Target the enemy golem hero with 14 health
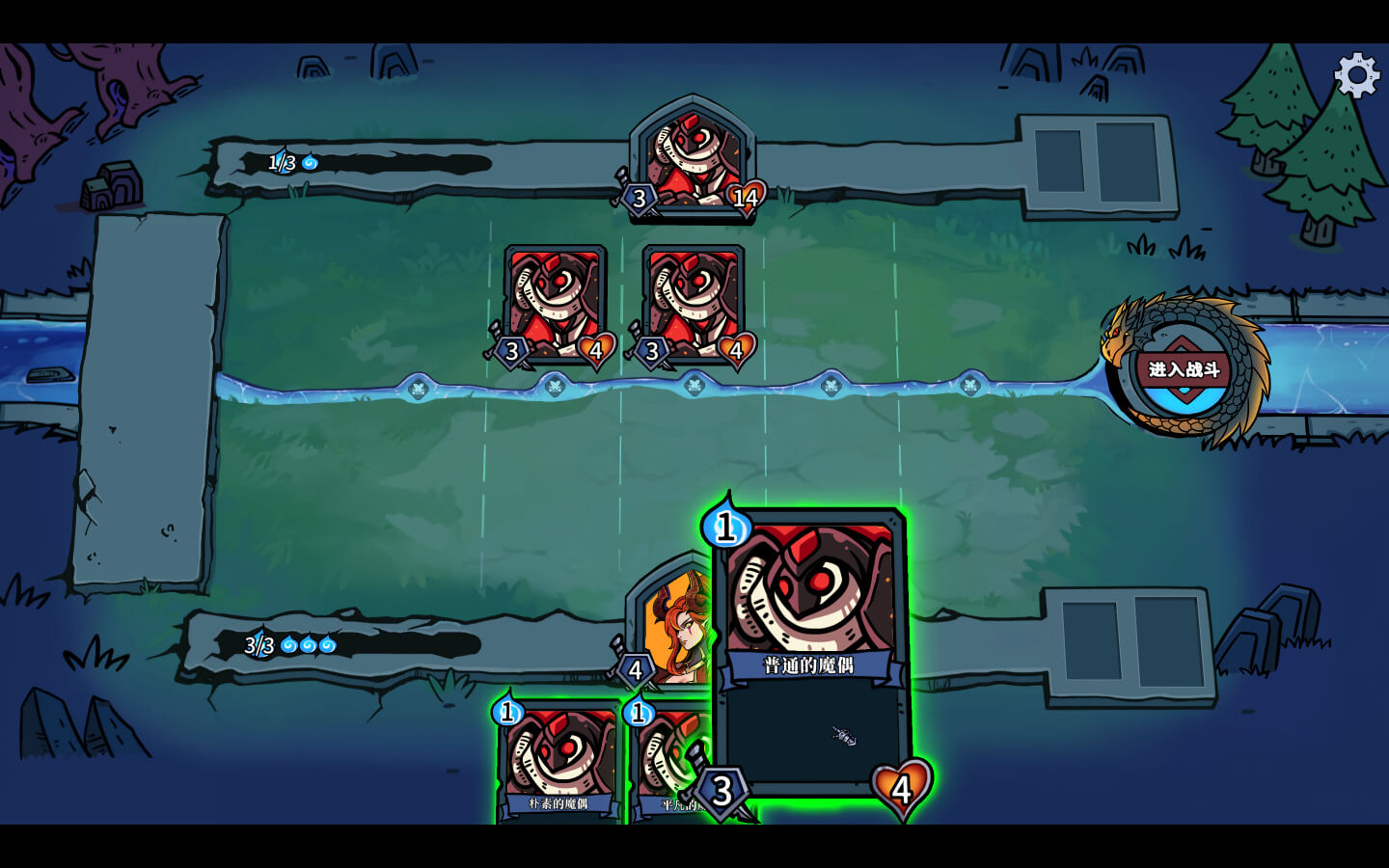Image resolution: width=1389 pixels, height=868 pixels. (693, 159)
